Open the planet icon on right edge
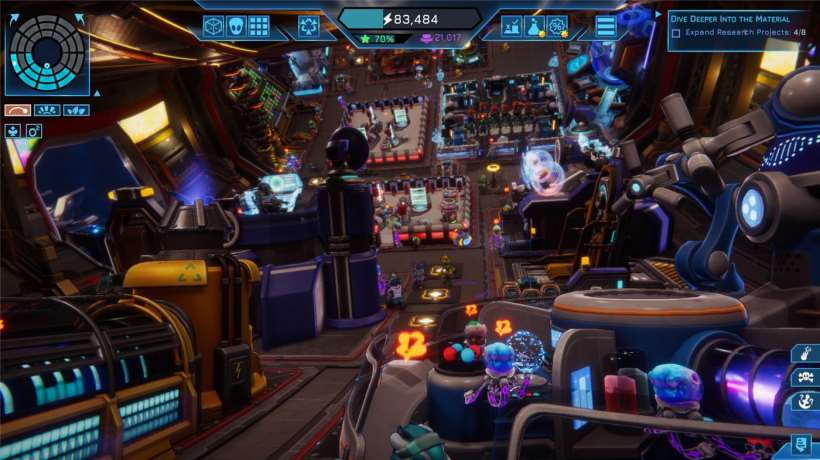Screen dimensions: 820x460 804,401
